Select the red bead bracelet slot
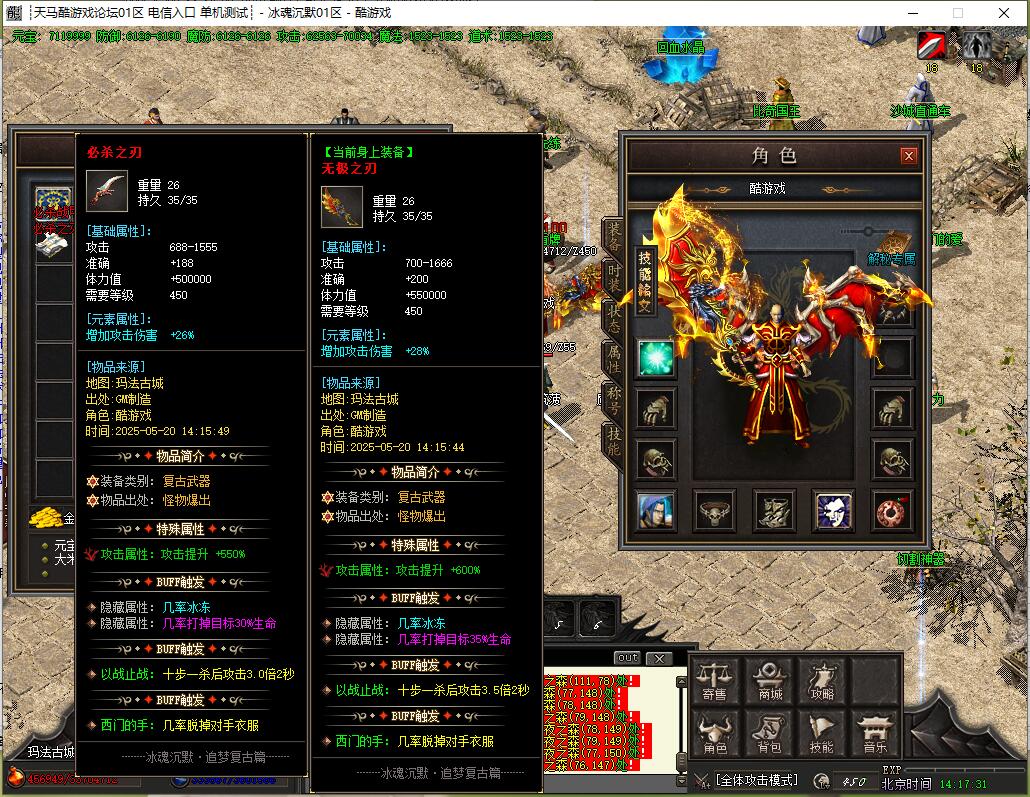Viewport: 1030px width, 797px height. point(891,511)
